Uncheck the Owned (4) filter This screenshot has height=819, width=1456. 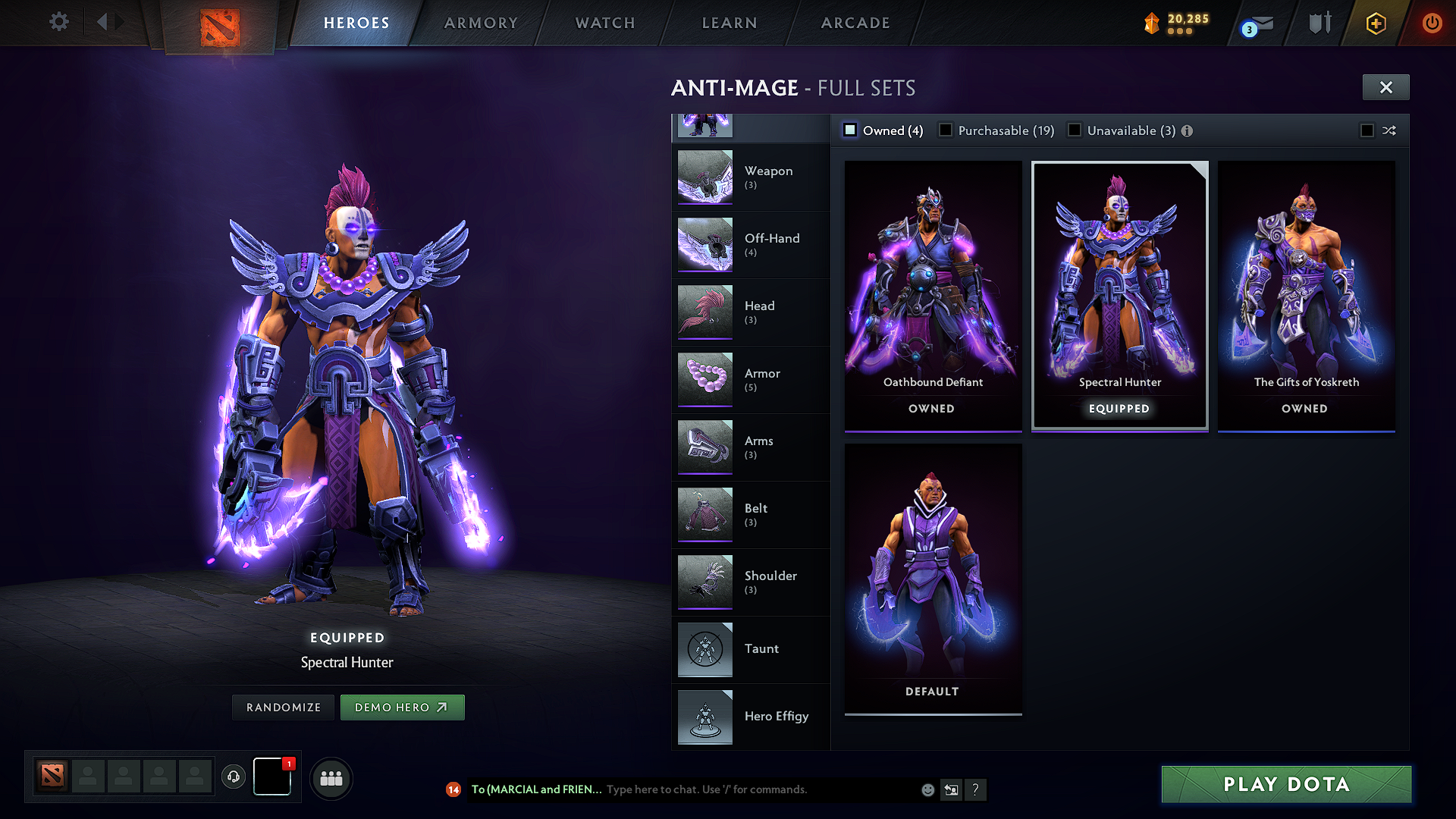(851, 130)
